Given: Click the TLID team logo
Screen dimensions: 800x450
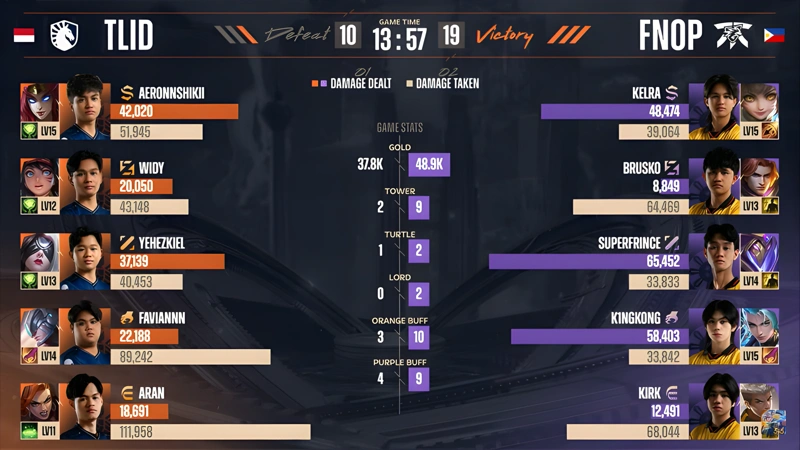Looking at the screenshot, I should point(69,35).
